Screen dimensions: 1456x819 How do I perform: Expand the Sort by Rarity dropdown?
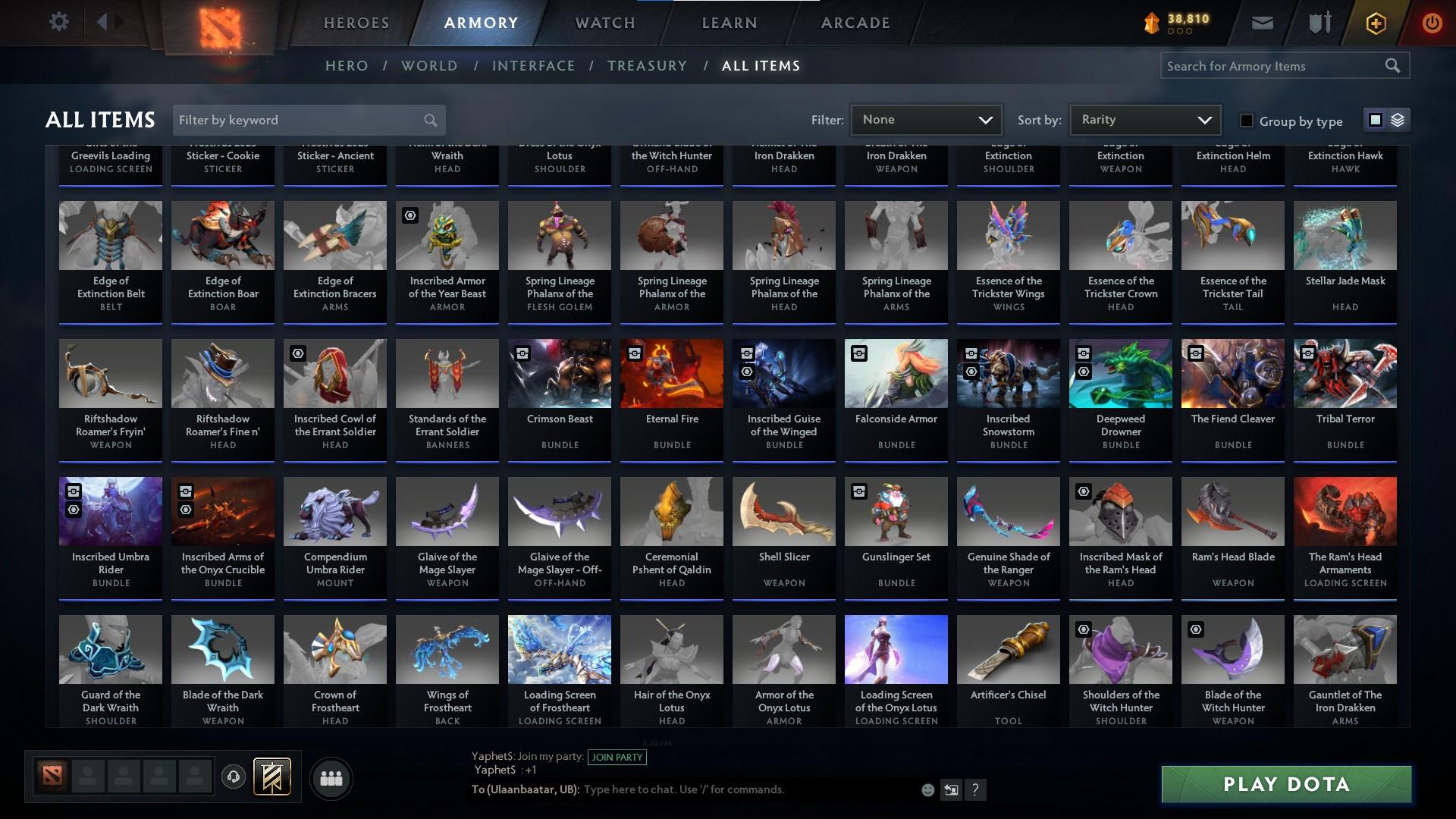coord(1144,119)
